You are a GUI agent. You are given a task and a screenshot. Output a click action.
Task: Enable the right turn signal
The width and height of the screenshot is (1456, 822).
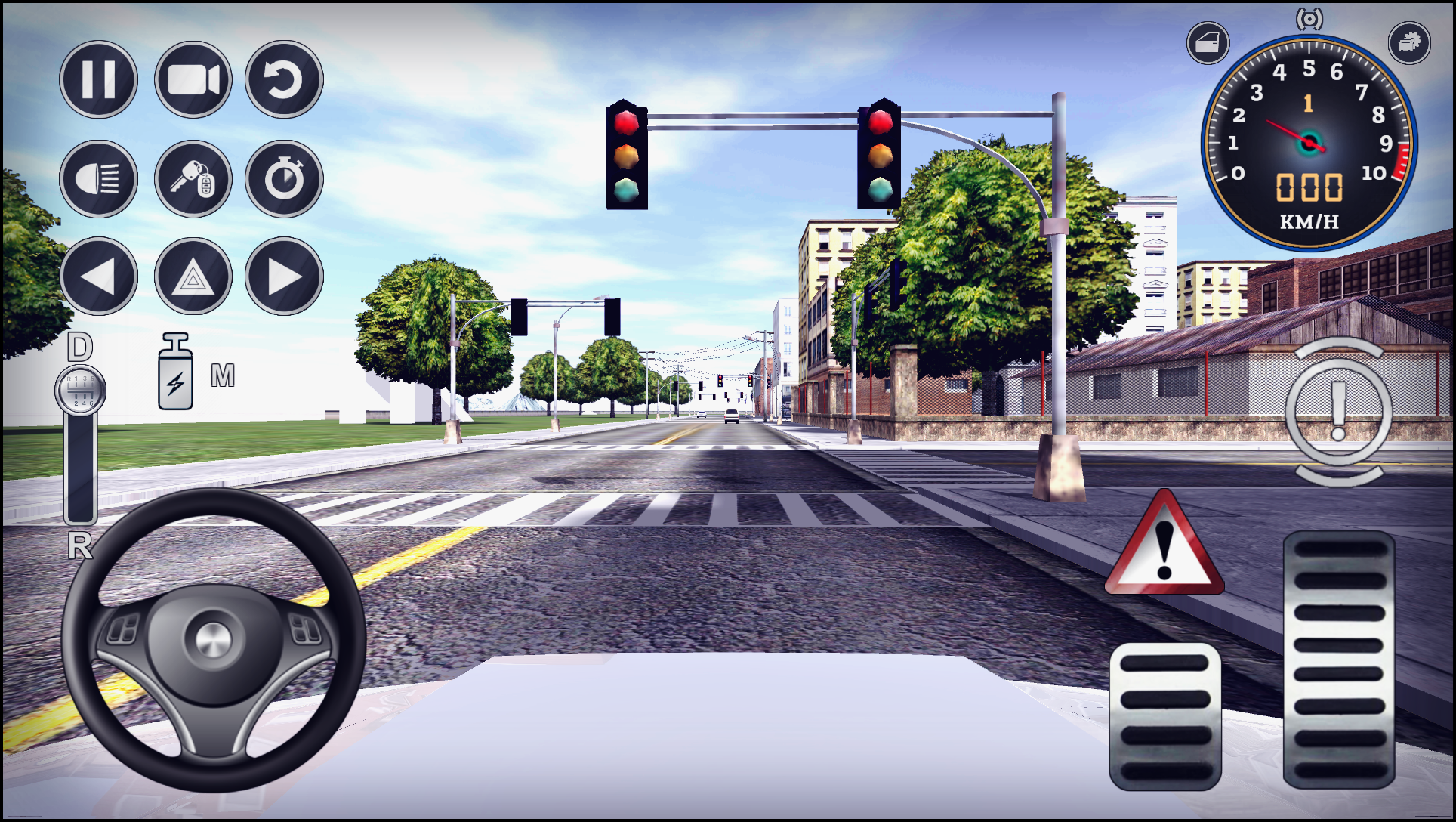click(x=285, y=277)
